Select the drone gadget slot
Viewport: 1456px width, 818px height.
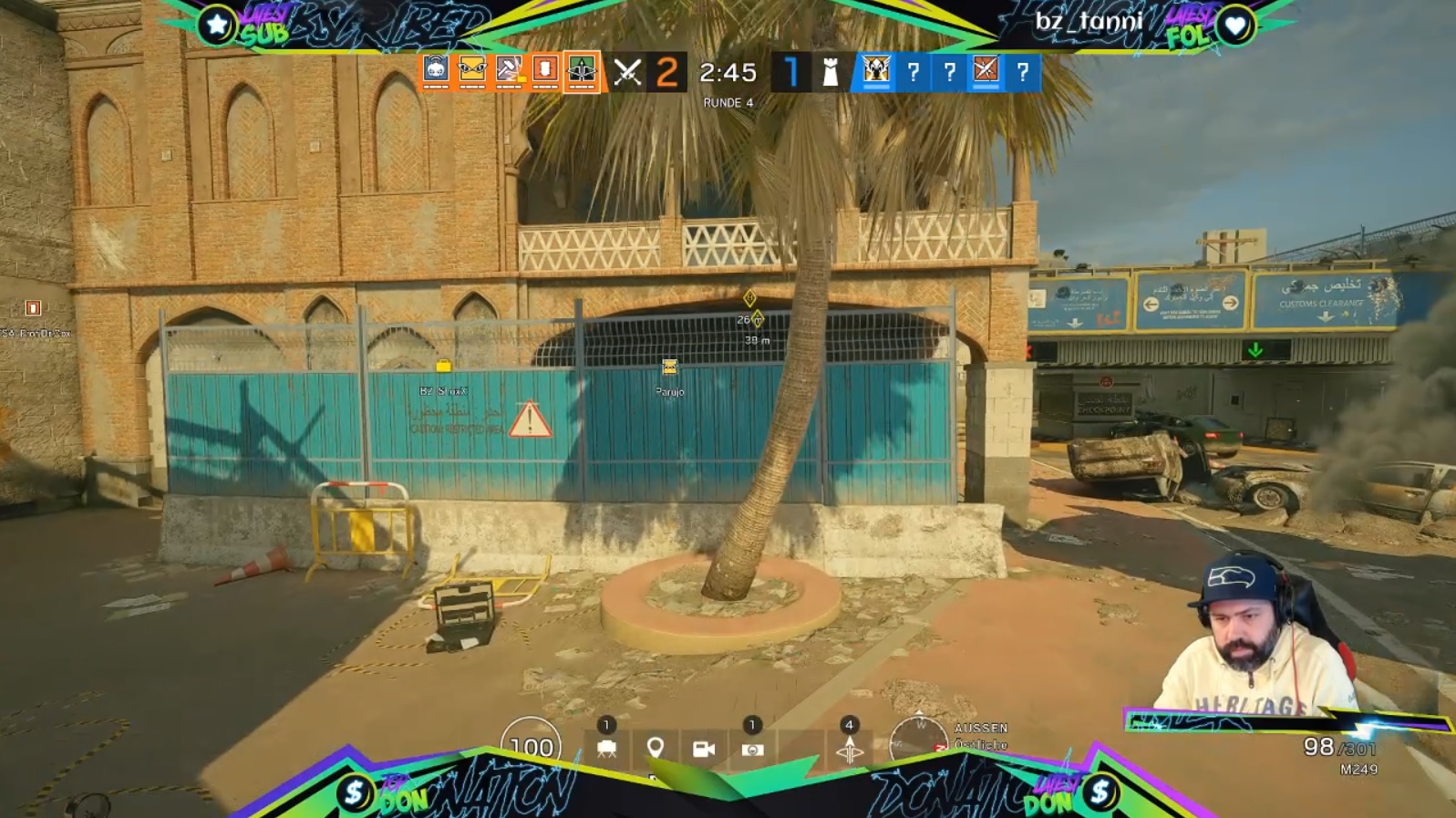pos(606,749)
